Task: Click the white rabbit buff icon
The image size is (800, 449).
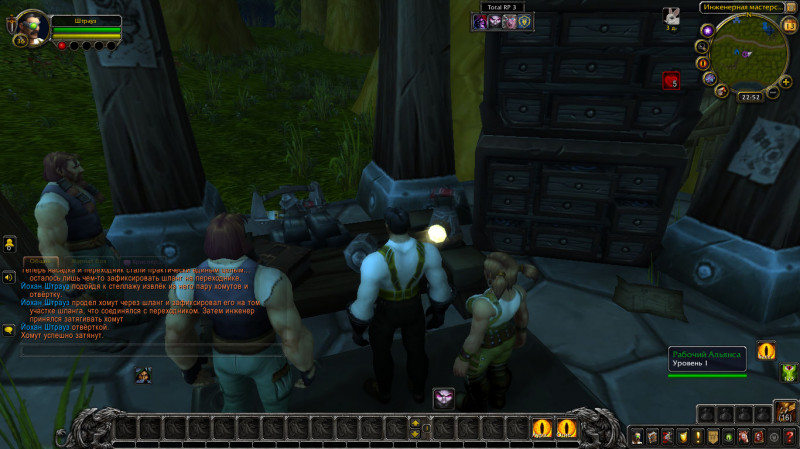Action: click(x=672, y=15)
